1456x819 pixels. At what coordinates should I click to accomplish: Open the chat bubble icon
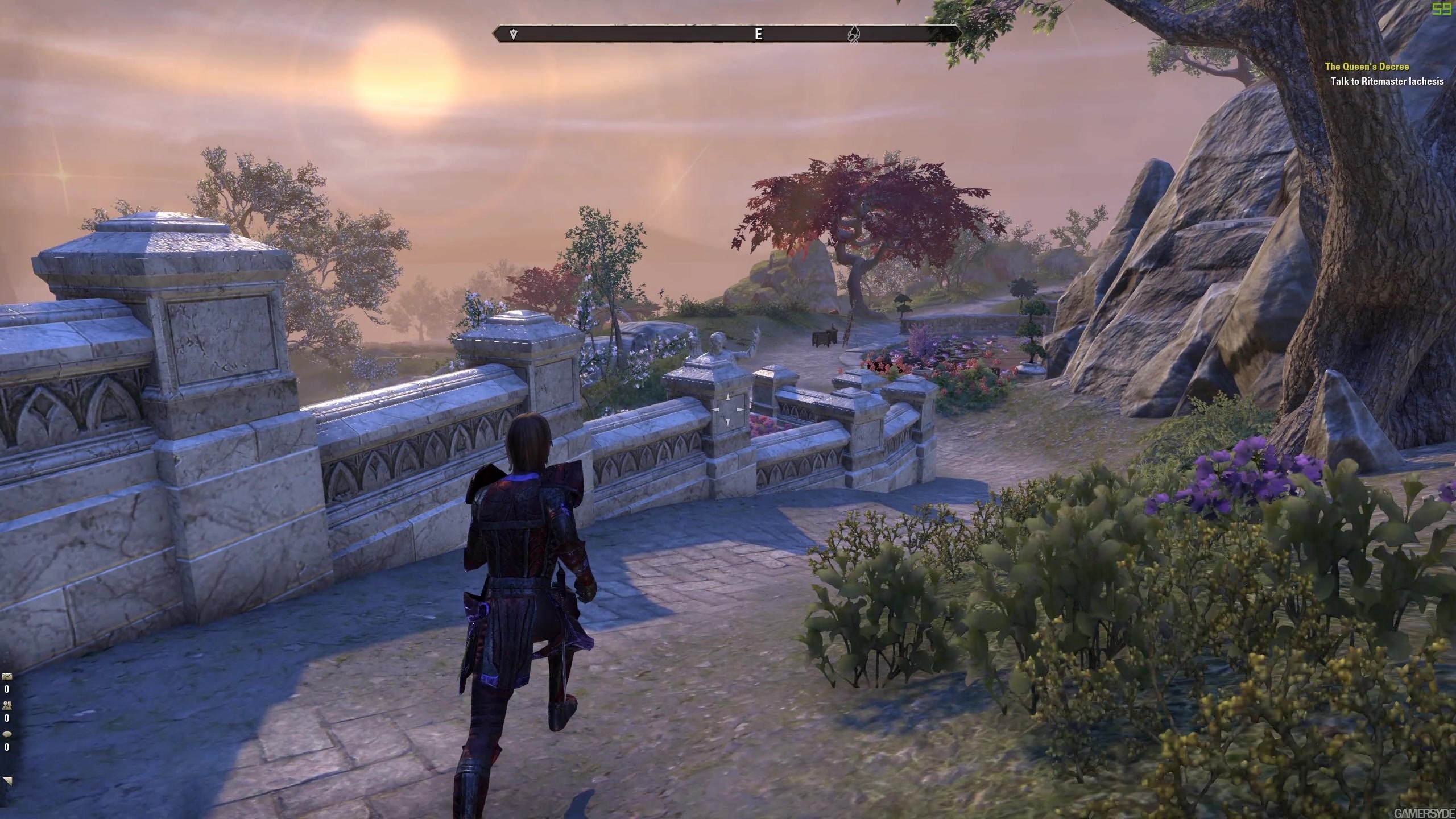[x=7, y=734]
